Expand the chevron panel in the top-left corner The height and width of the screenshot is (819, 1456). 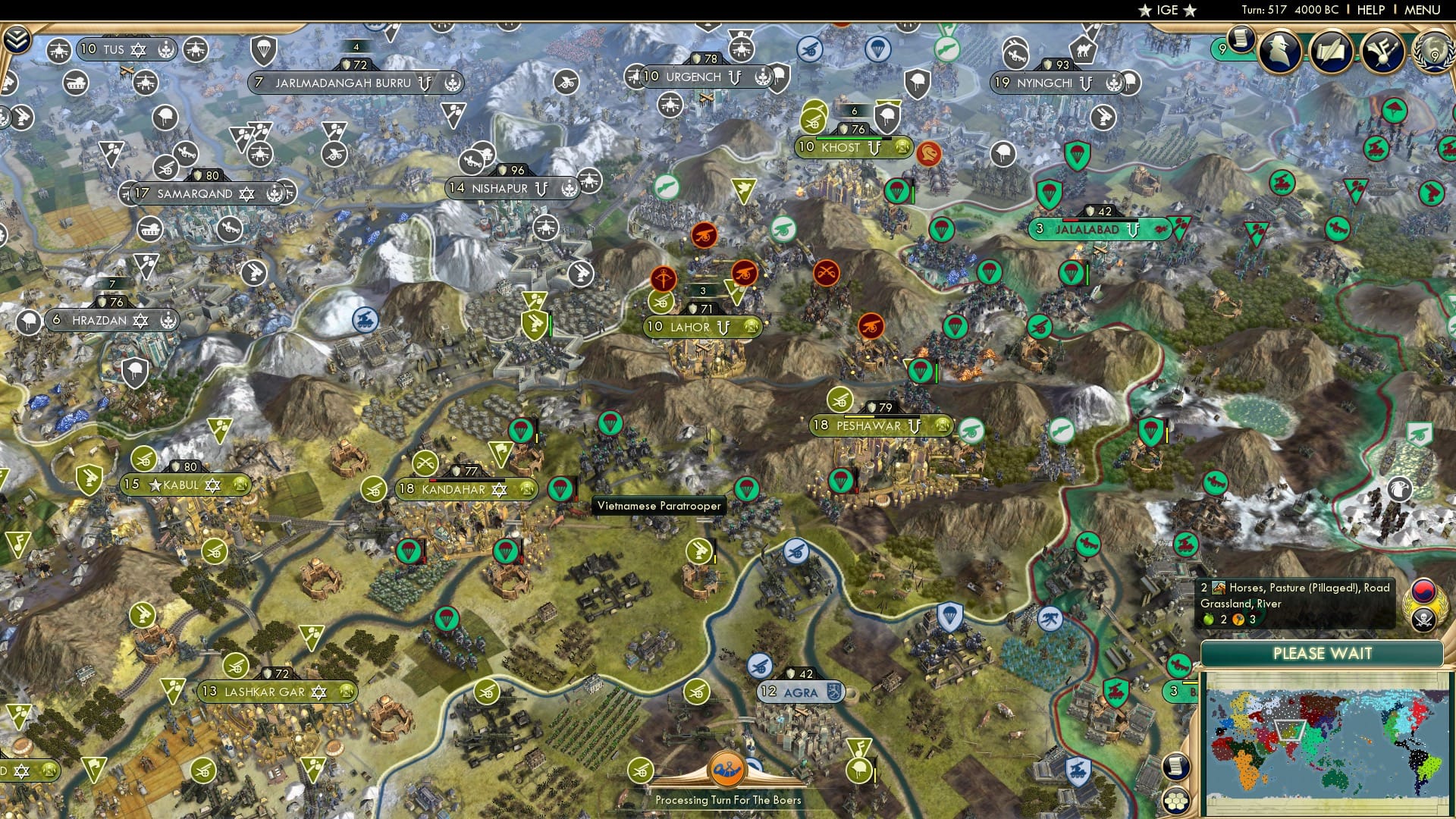(17, 38)
